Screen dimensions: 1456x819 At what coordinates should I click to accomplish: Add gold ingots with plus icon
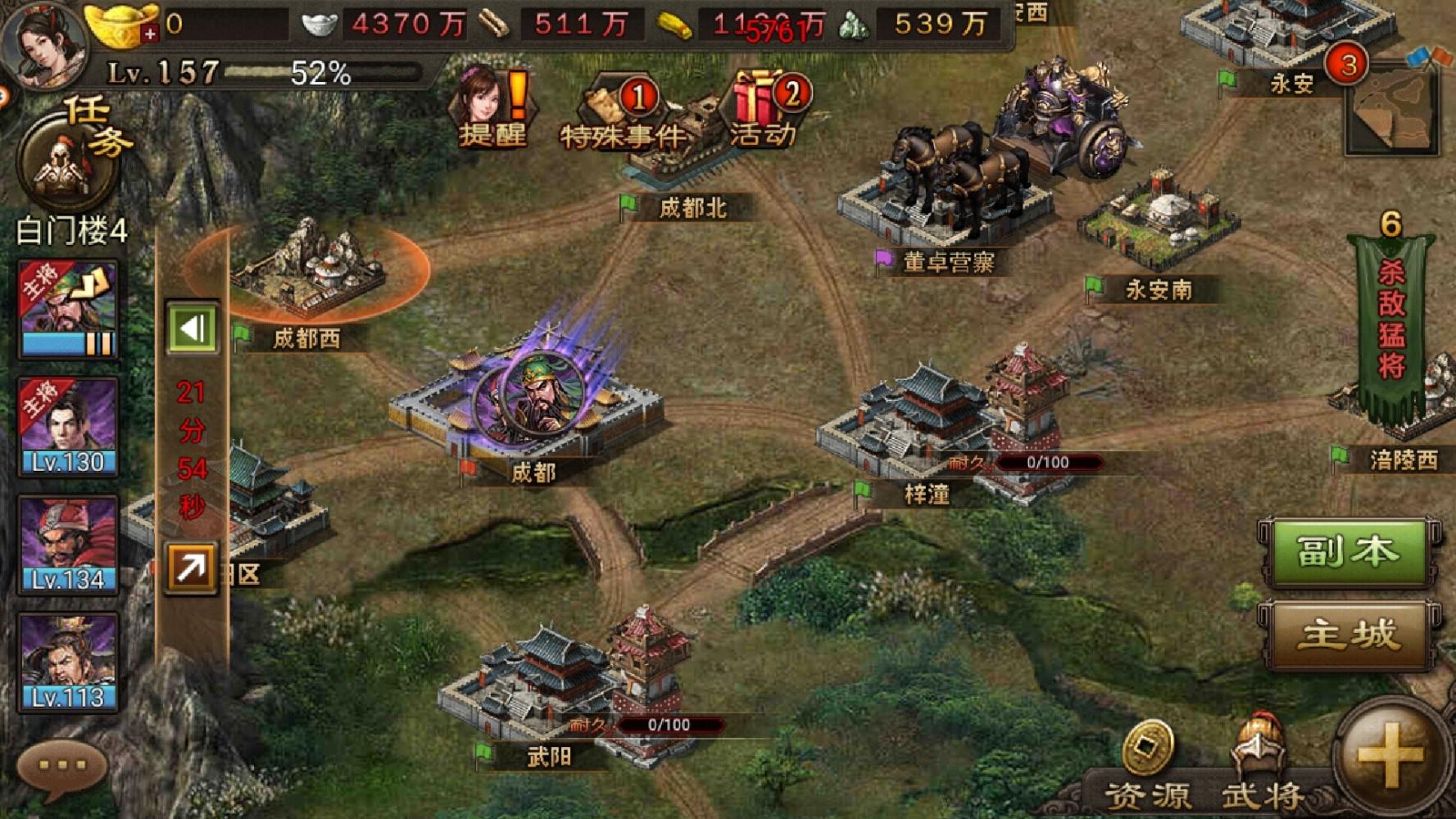point(148,34)
